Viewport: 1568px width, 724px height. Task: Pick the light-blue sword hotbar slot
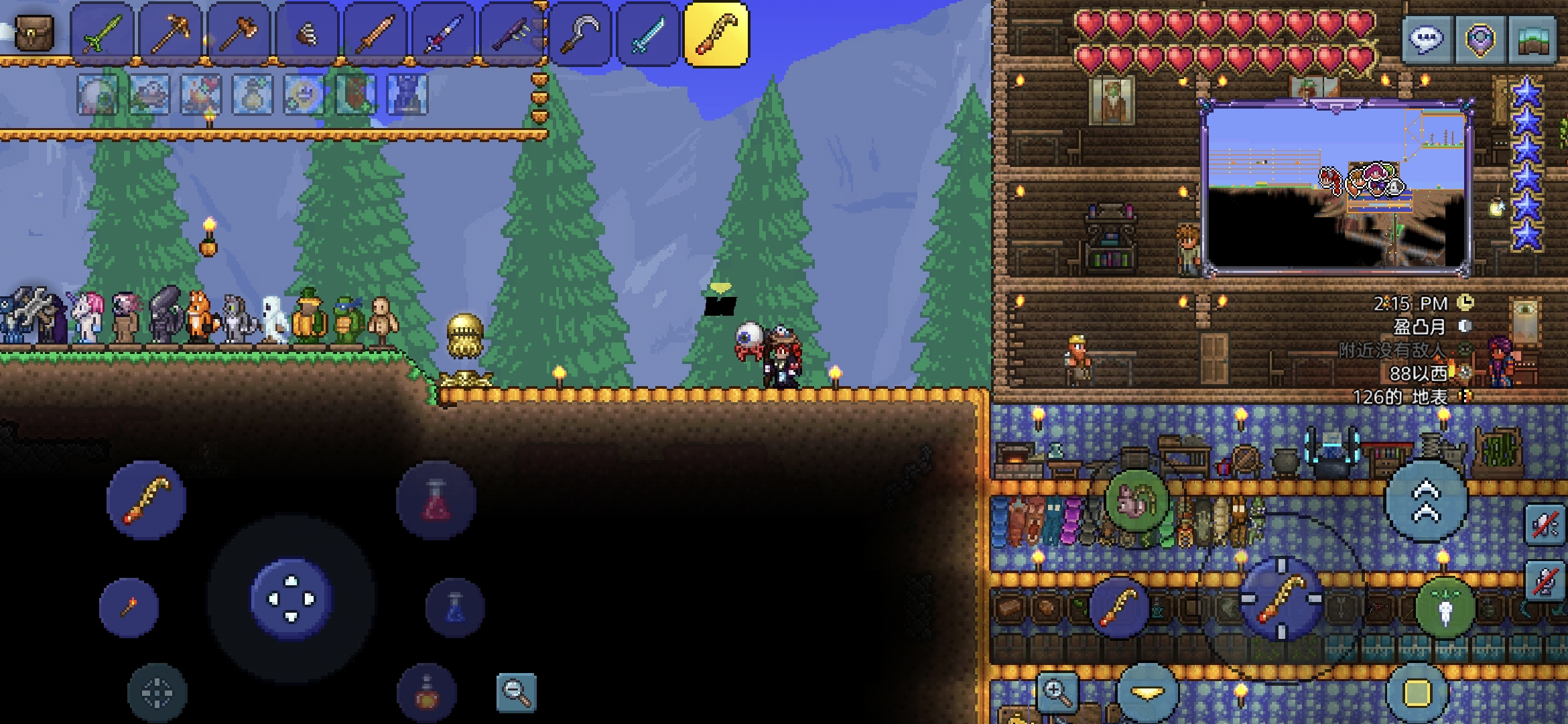pyautogui.click(x=649, y=34)
